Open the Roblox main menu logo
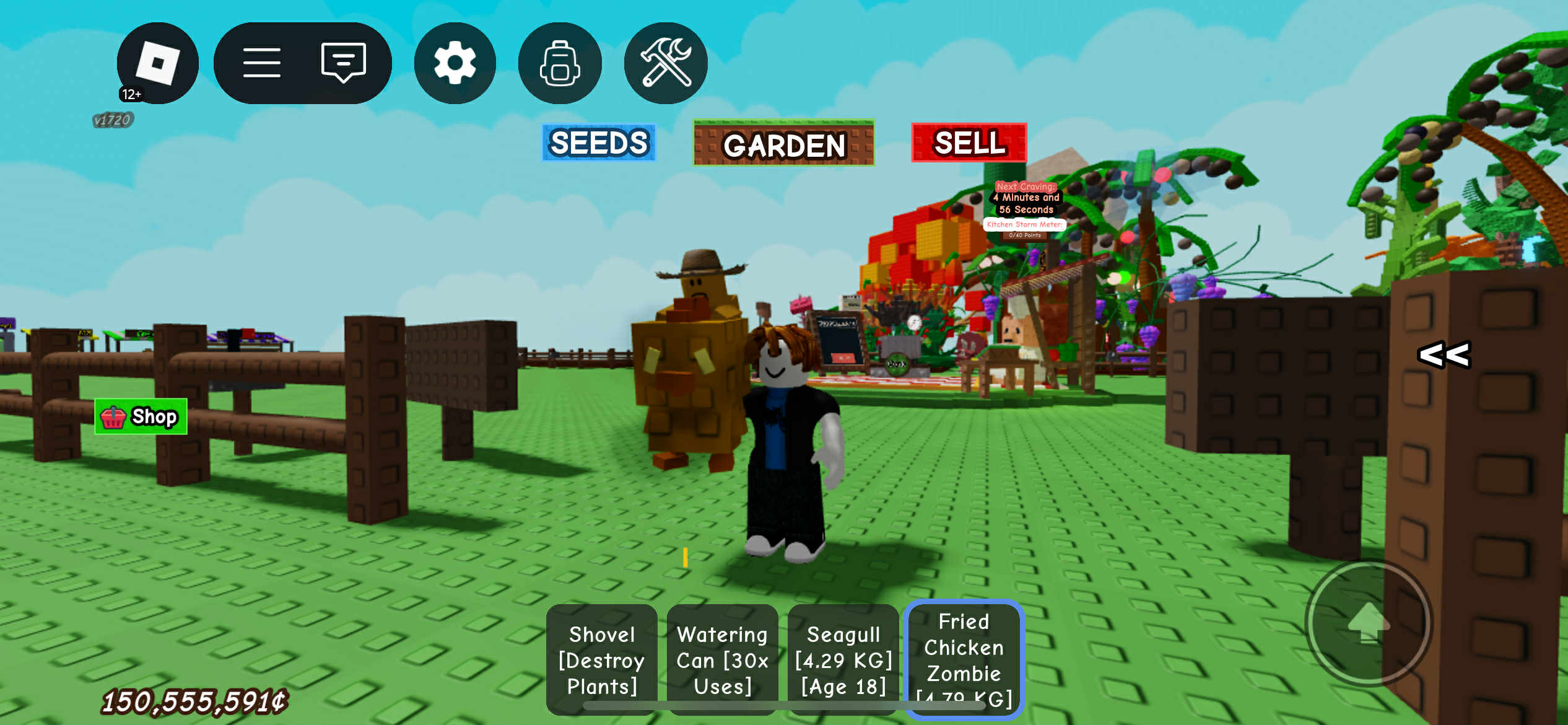The image size is (1568, 725). click(x=157, y=63)
